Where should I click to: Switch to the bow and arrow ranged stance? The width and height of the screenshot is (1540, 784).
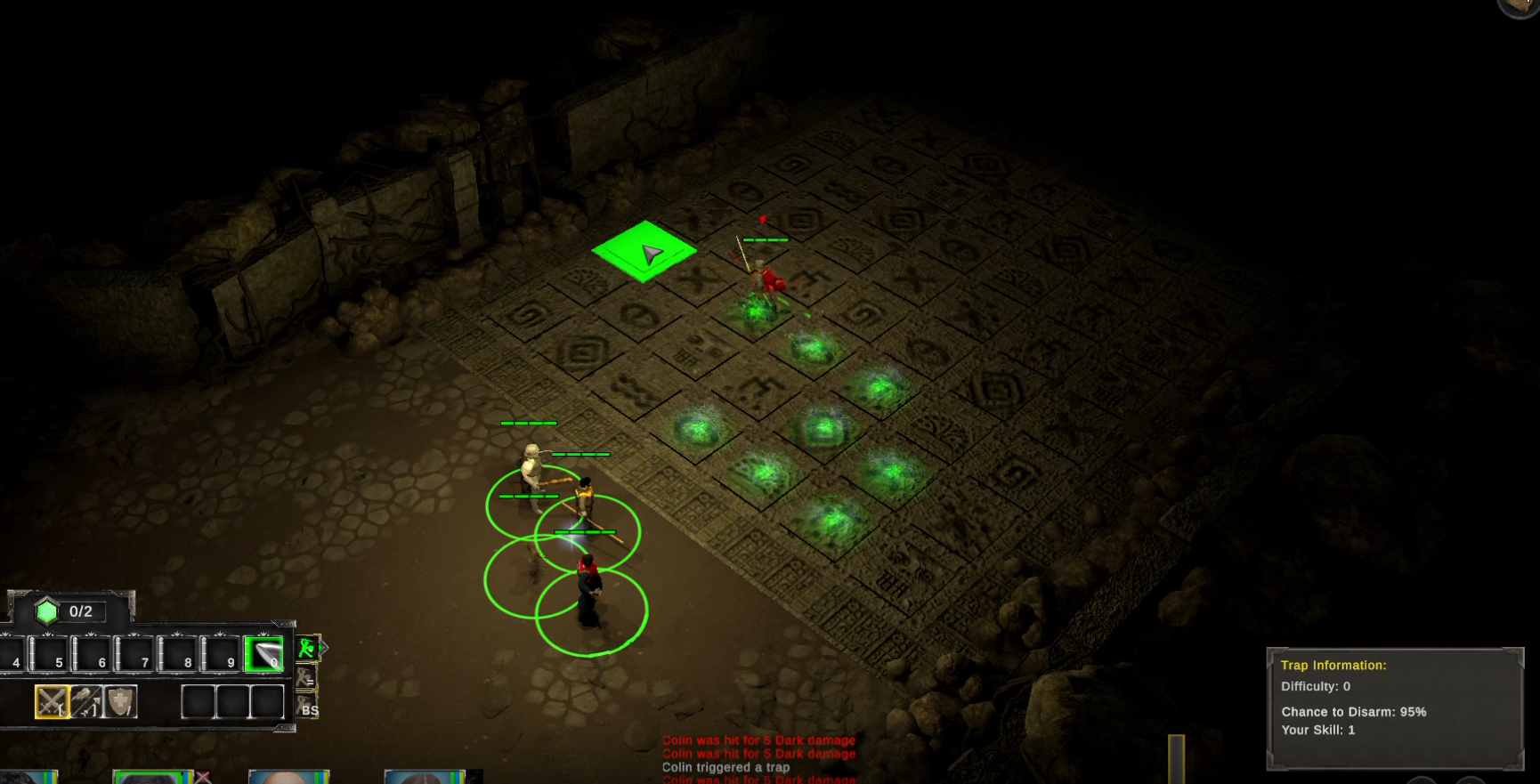tap(86, 702)
